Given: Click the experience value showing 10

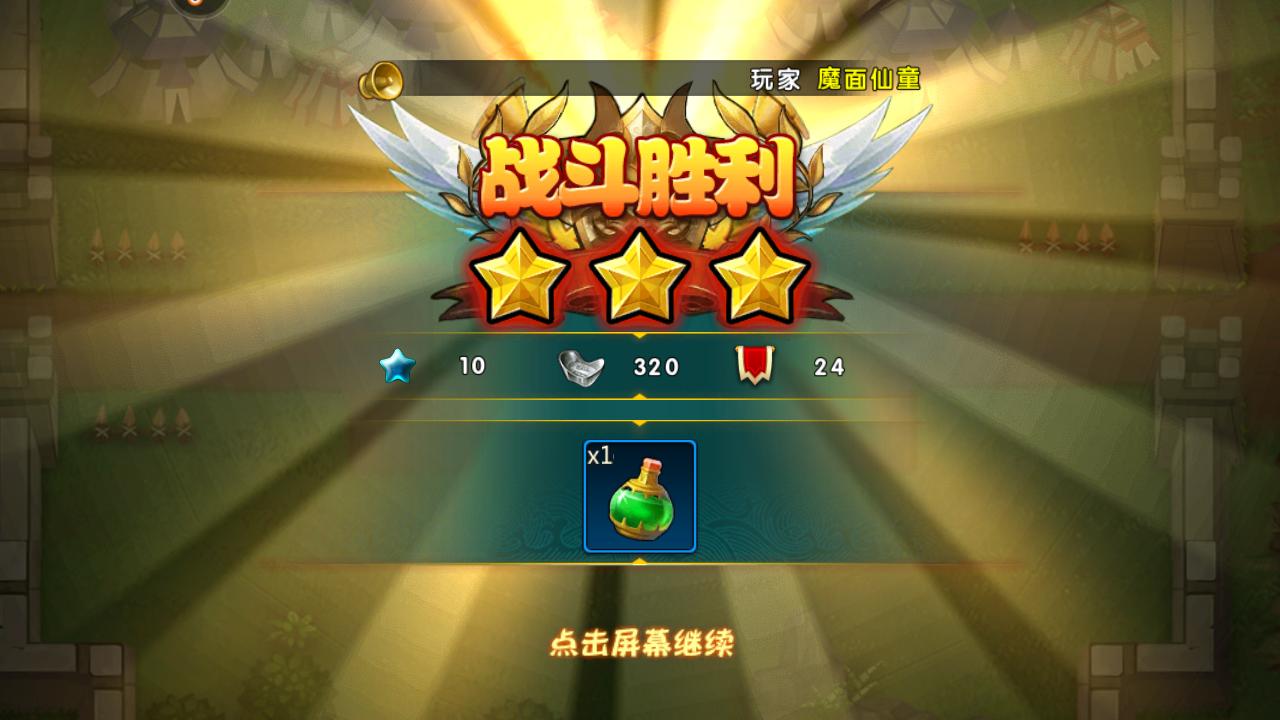Looking at the screenshot, I should [x=474, y=367].
